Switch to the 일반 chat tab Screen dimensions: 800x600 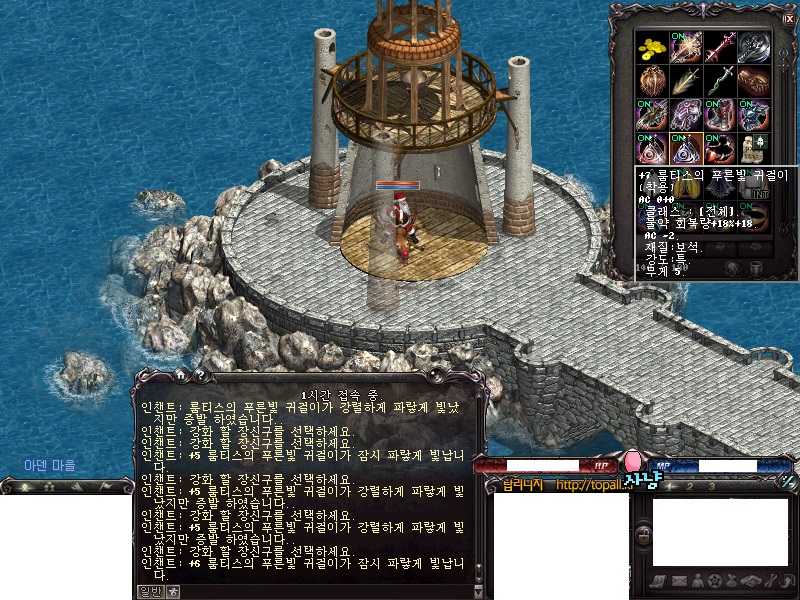point(150,591)
